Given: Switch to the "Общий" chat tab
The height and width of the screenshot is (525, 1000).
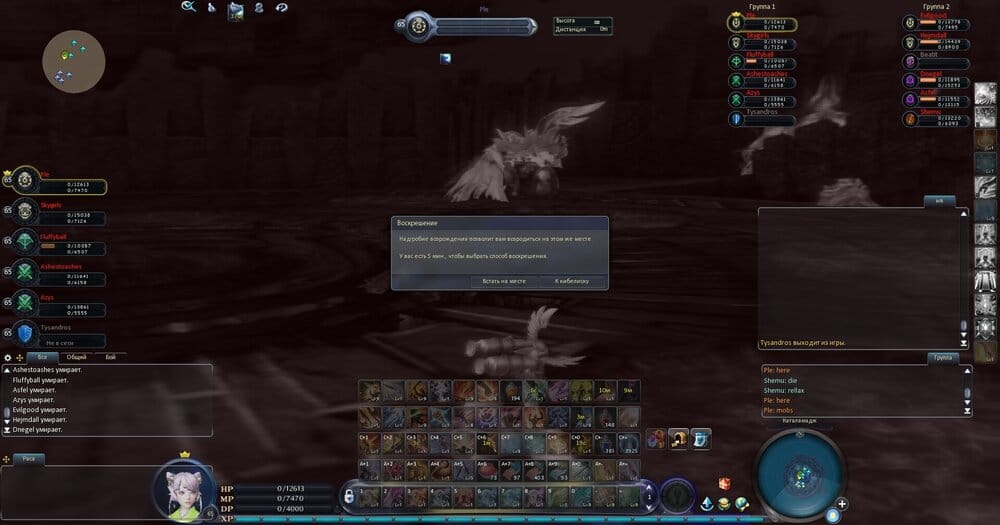Looking at the screenshot, I should tap(76, 357).
